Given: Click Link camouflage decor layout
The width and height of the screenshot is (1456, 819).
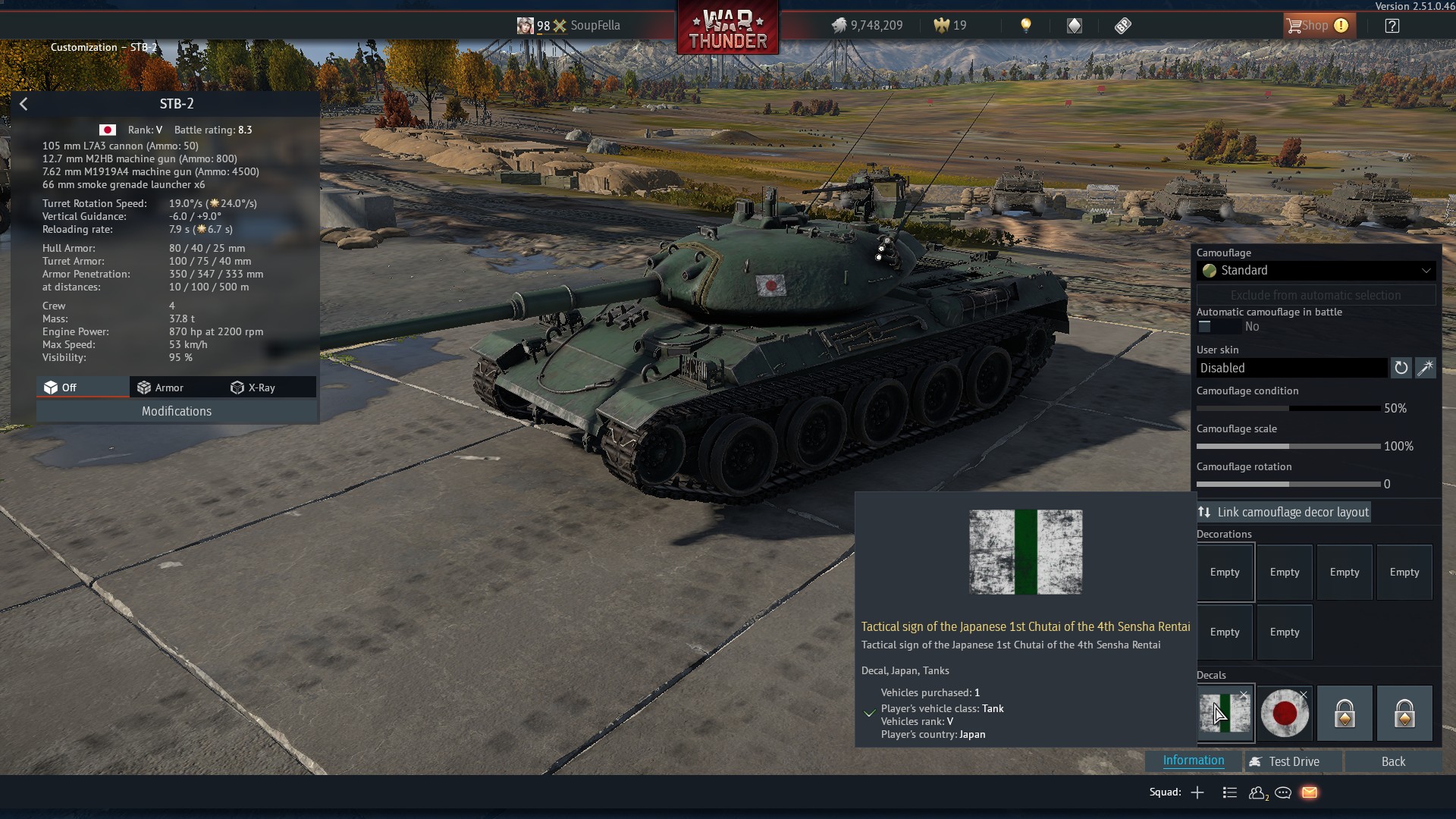Looking at the screenshot, I should point(1284,513).
